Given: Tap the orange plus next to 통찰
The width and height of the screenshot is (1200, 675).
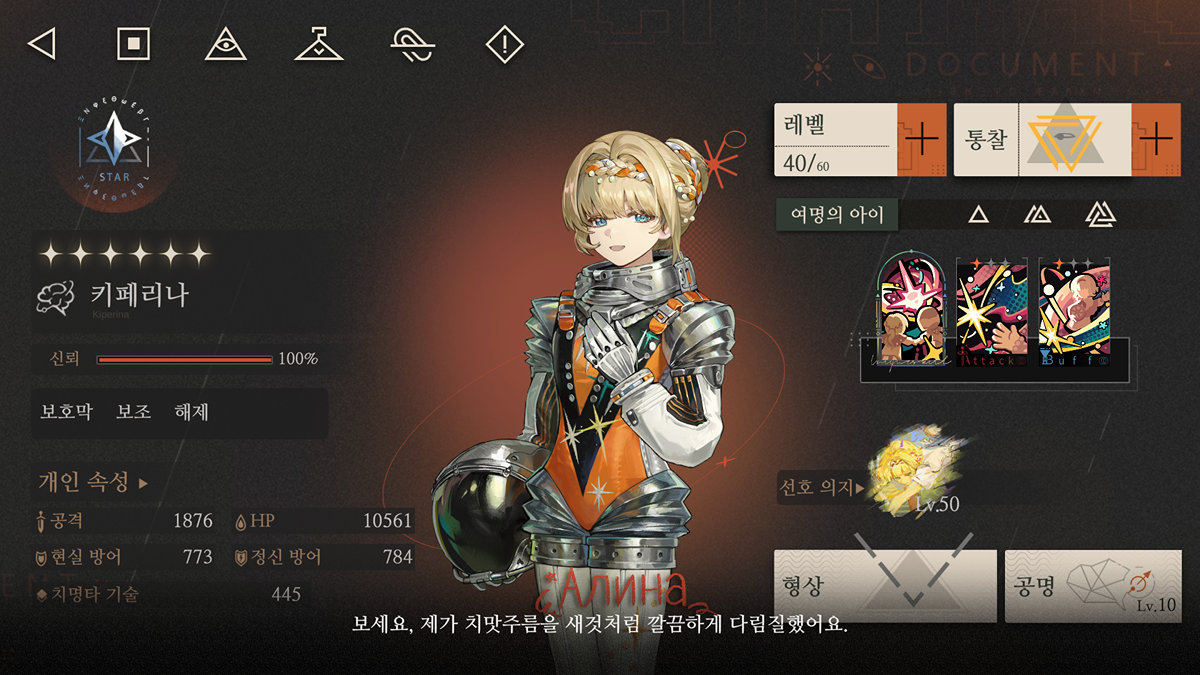Looking at the screenshot, I should click(1157, 139).
